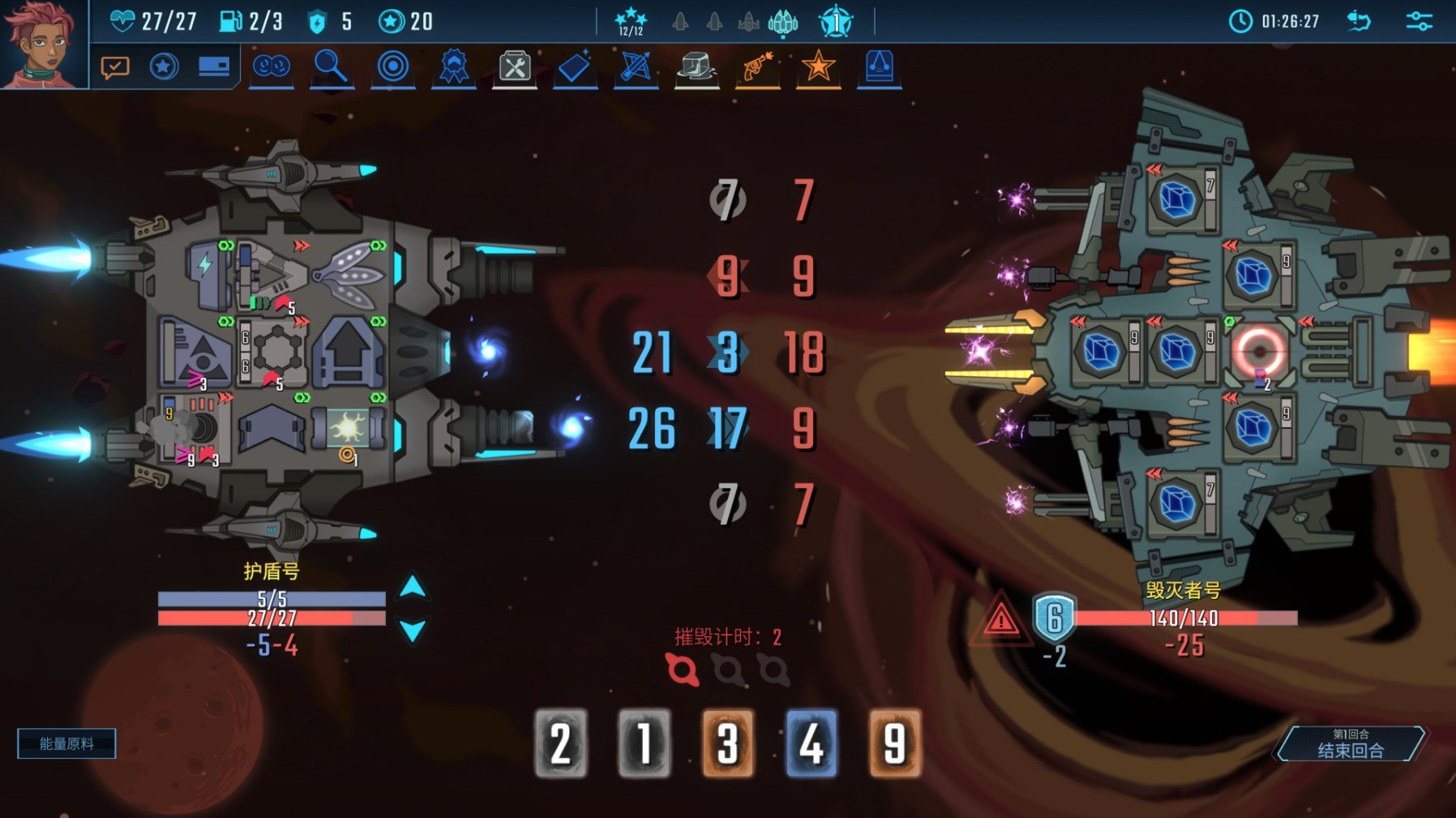Click the retreat ship arrow icon
The width and height of the screenshot is (1456, 818).
(1360, 21)
